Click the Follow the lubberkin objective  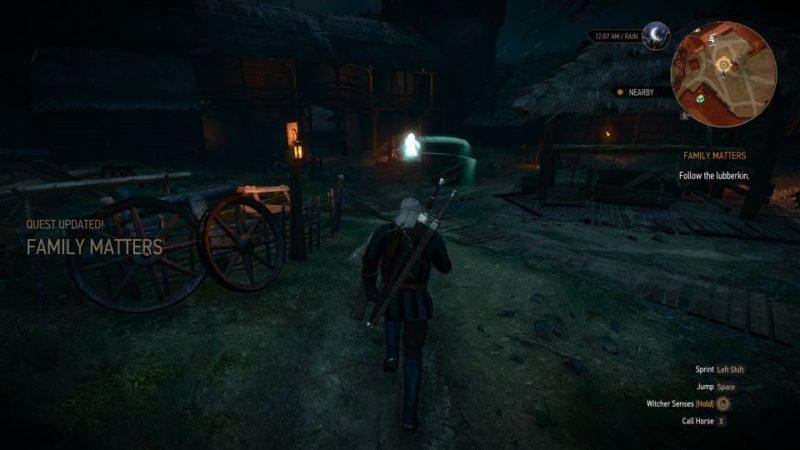715,176
